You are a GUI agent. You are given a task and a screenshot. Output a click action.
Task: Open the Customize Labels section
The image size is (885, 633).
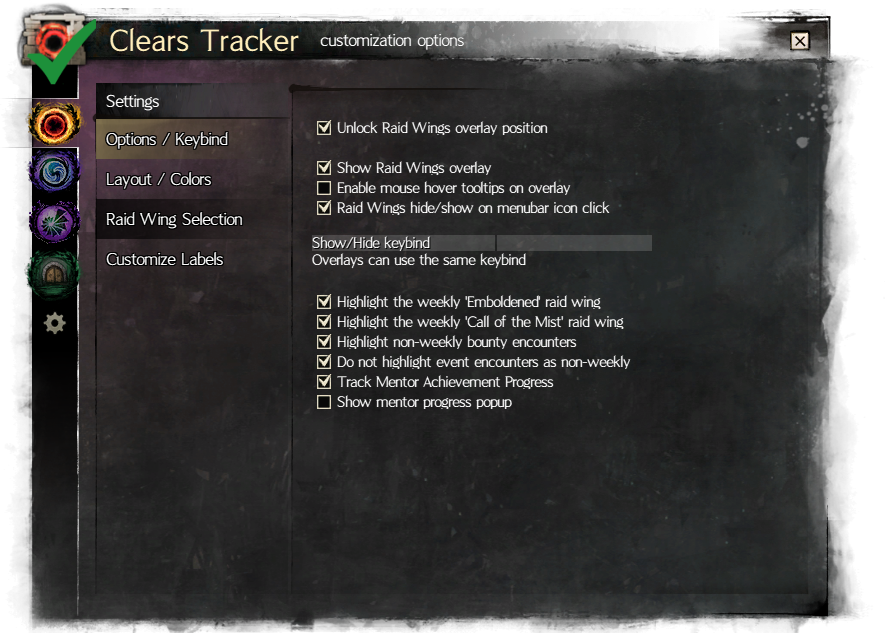tap(164, 259)
